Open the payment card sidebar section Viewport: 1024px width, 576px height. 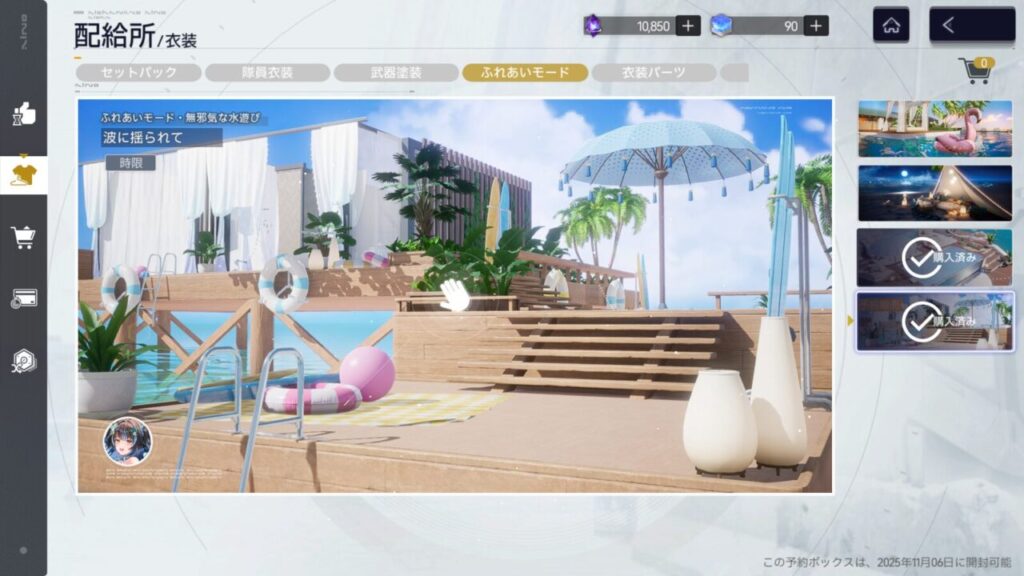23,298
